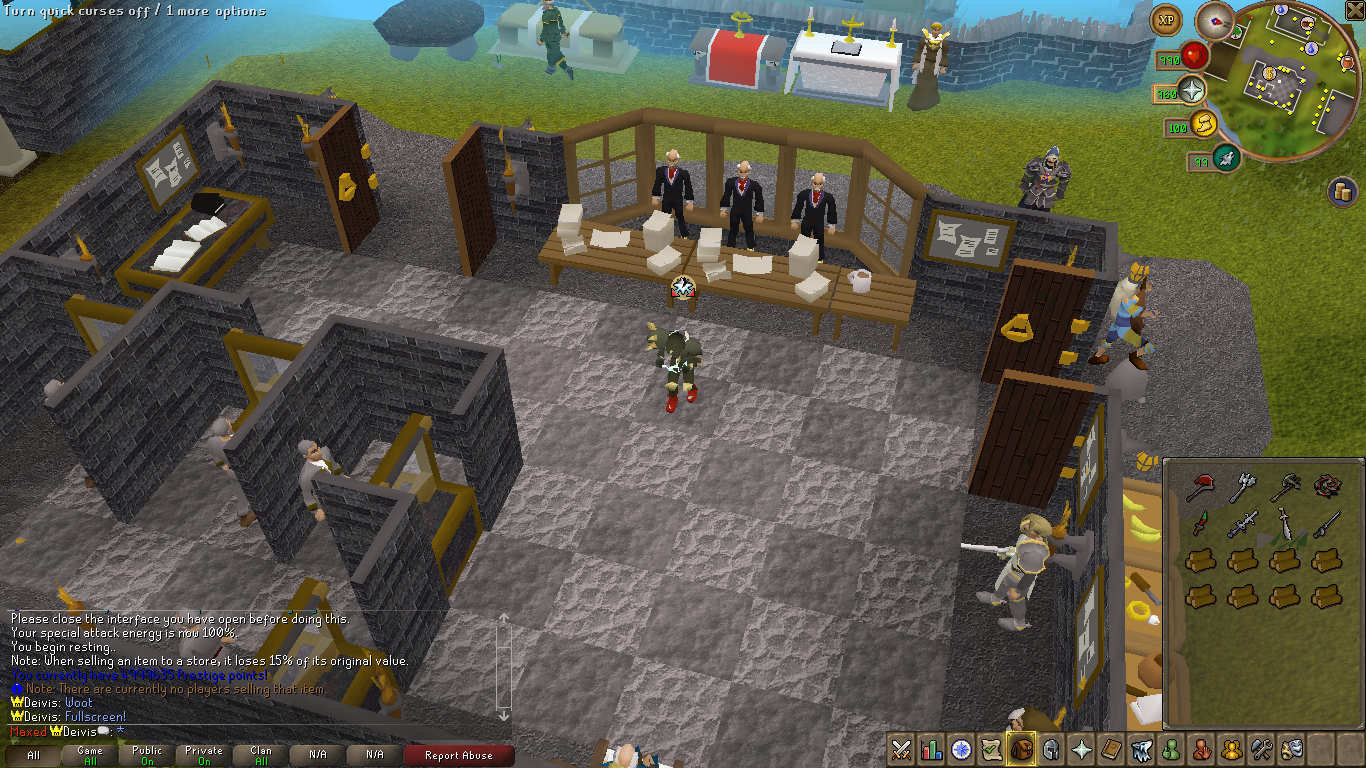Click the wolf summoning orb
This screenshot has height=768, width=1366.
point(1227,157)
